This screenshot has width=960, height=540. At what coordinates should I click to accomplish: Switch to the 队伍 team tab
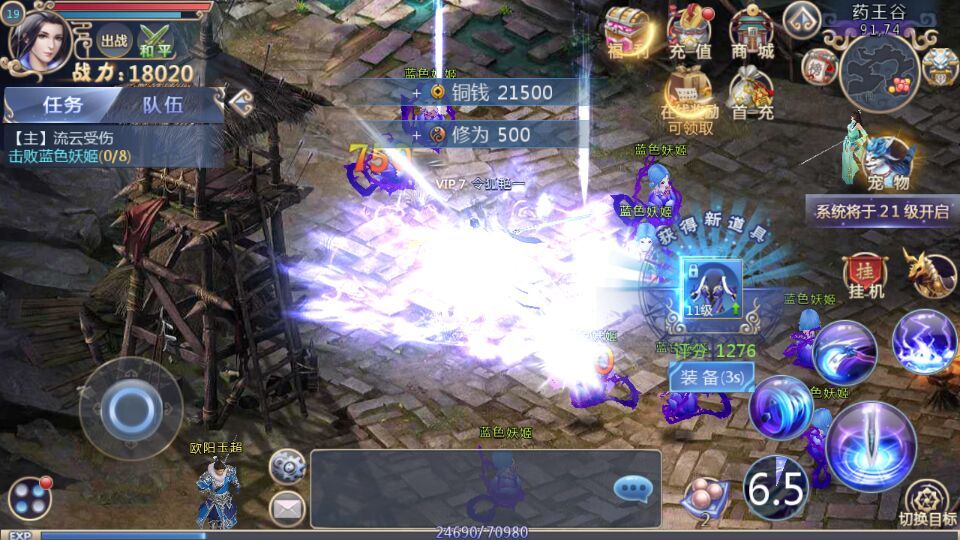[162, 104]
